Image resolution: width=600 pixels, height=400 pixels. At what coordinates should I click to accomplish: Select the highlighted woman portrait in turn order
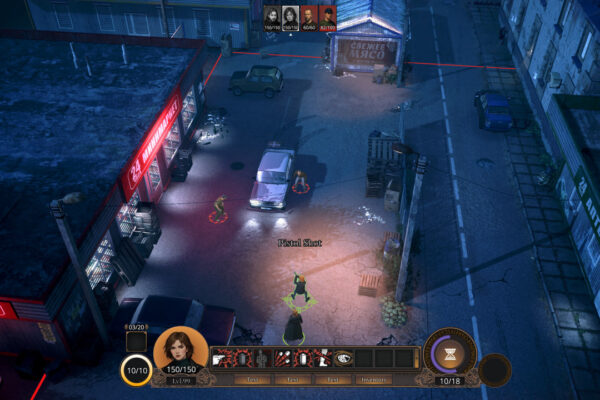click(291, 14)
